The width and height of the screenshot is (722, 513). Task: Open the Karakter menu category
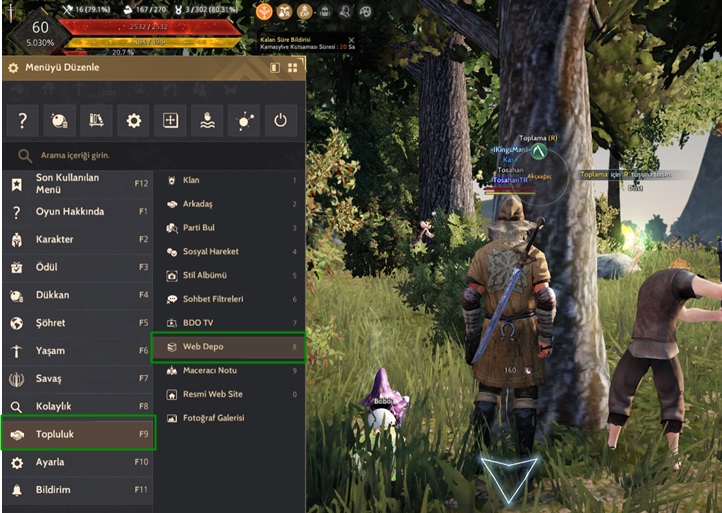tap(78, 240)
